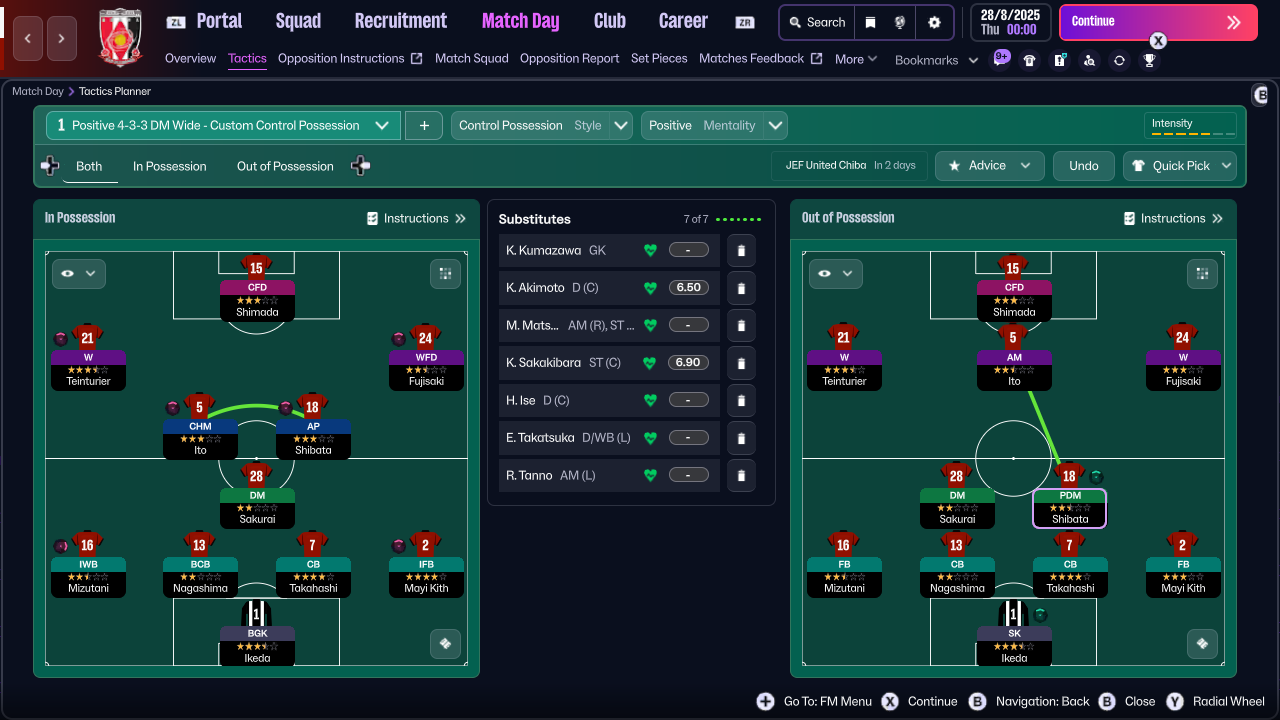Image resolution: width=1280 pixels, height=720 pixels.
Task: Click the bookmark icon next to Search
Action: [871, 23]
